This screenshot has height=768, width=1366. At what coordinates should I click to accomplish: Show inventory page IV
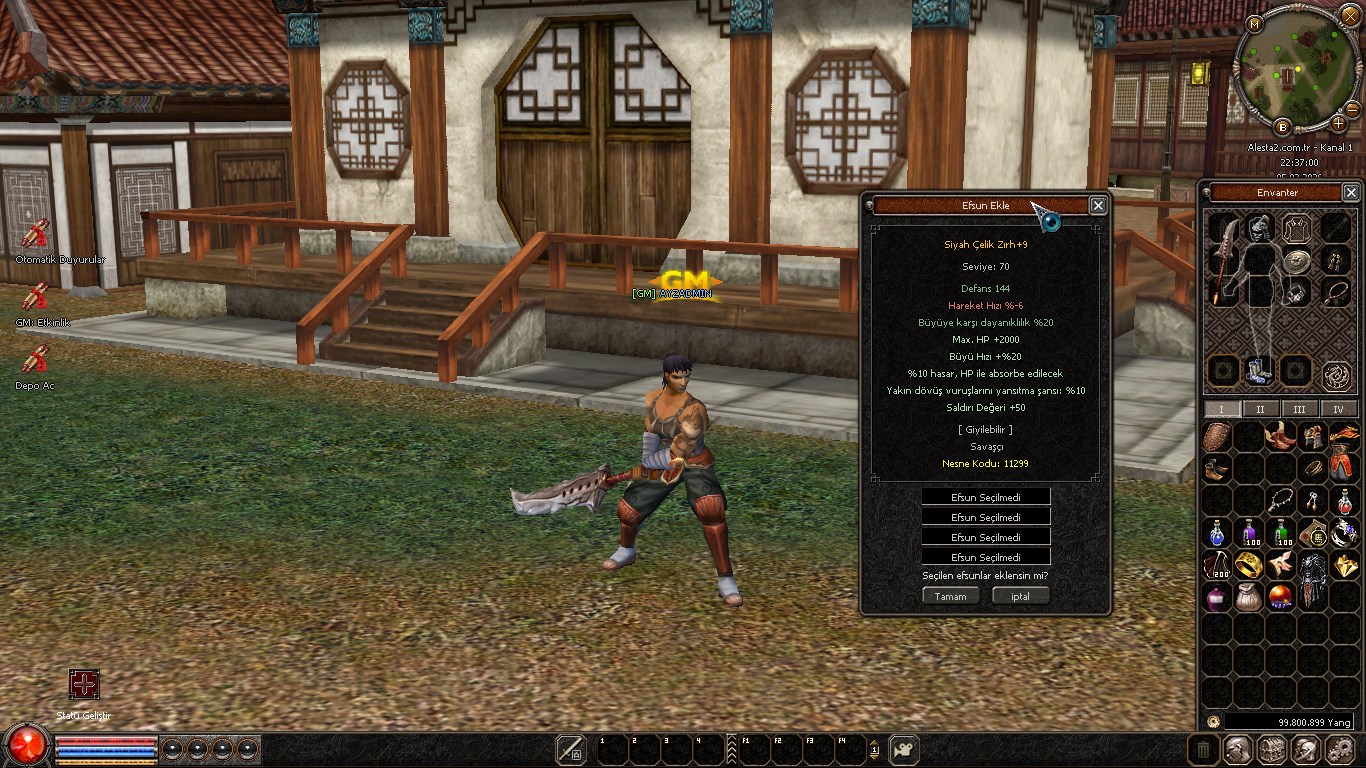(1338, 409)
